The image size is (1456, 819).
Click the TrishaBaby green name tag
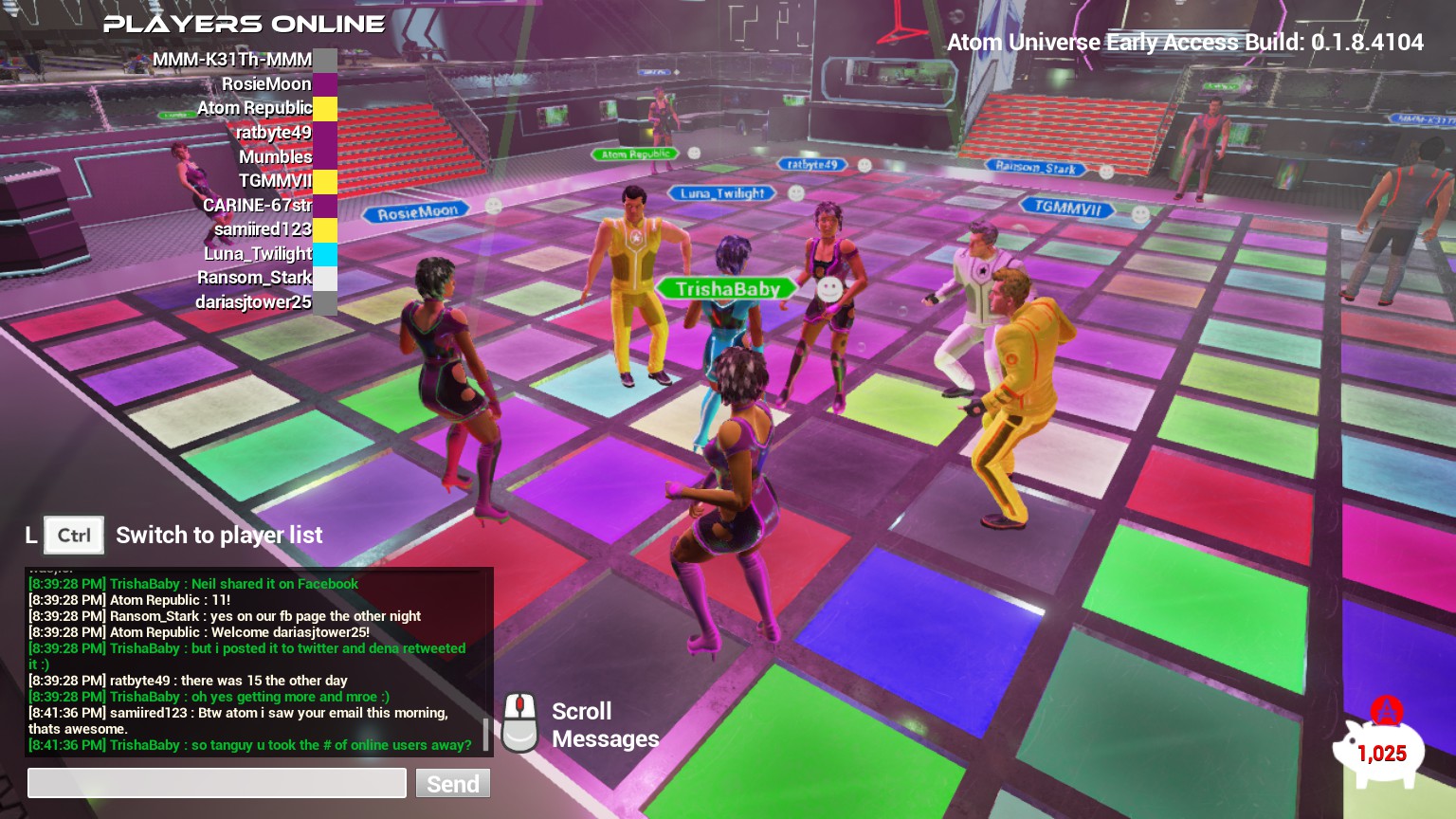(727, 289)
